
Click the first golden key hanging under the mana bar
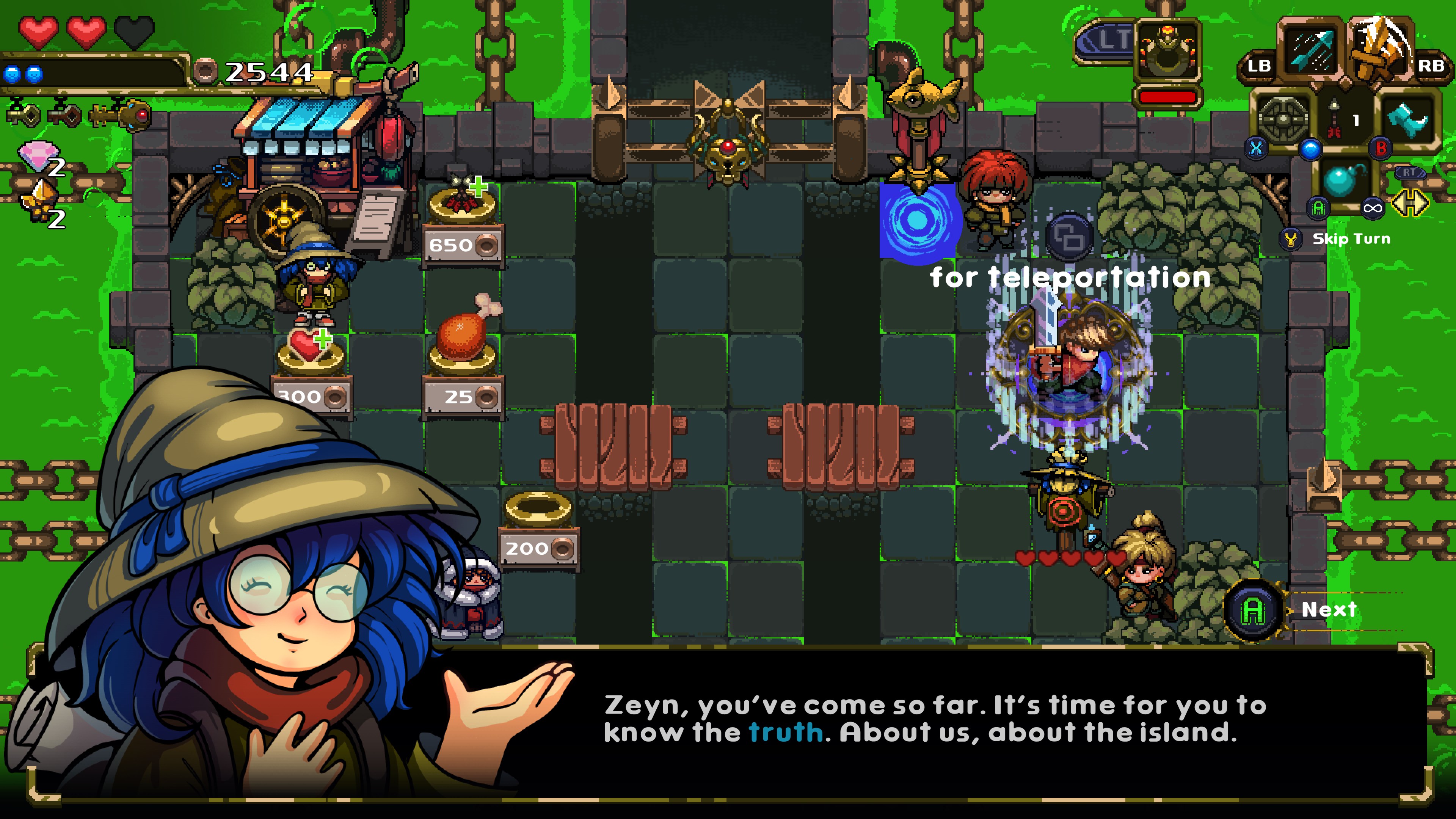[x=24, y=115]
